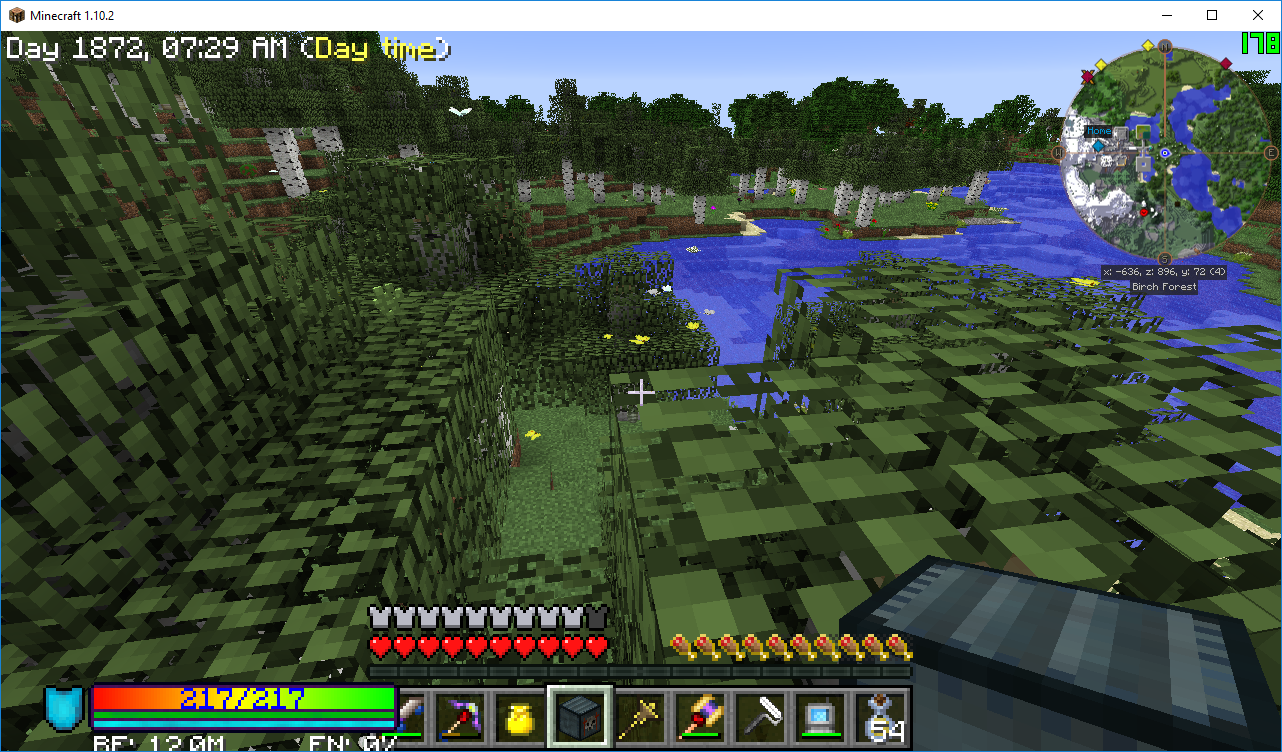Choose the dark skull block slot
1282x752 pixels.
(x=579, y=716)
